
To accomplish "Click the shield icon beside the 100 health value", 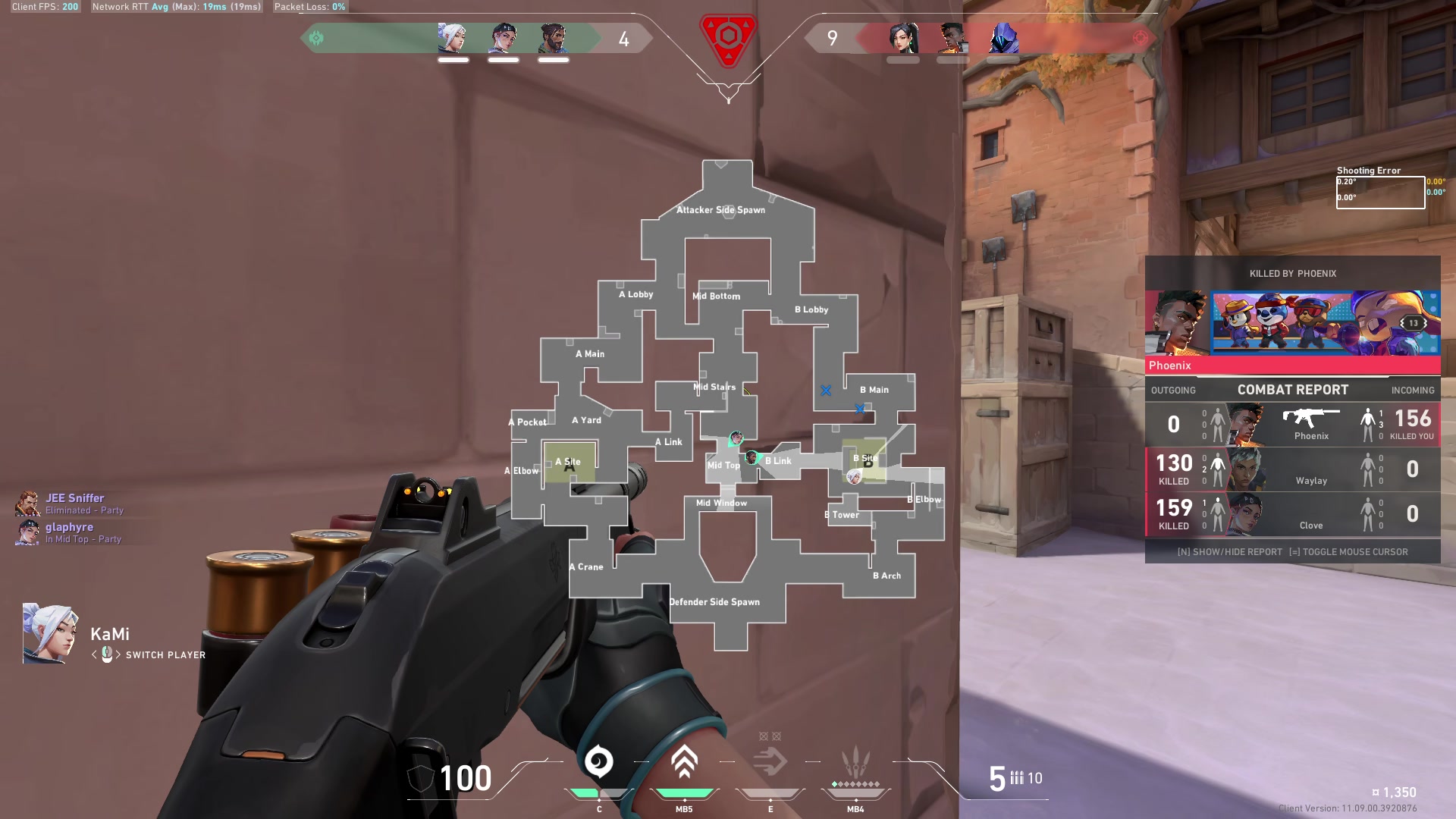I will click(x=419, y=777).
